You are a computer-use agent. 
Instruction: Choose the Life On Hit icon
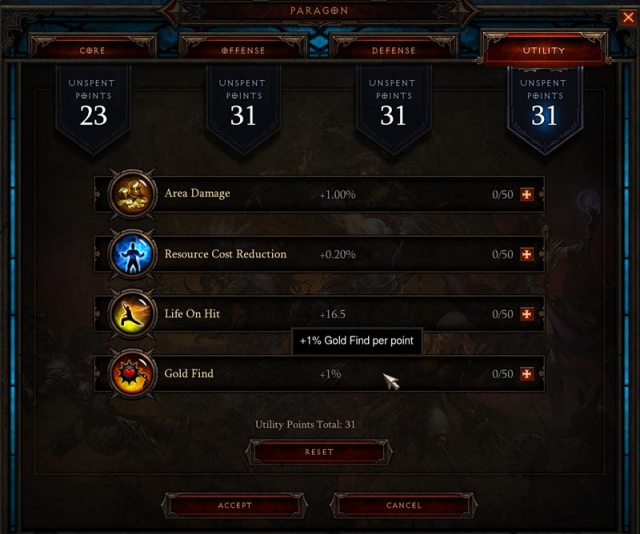coord(132,314)
